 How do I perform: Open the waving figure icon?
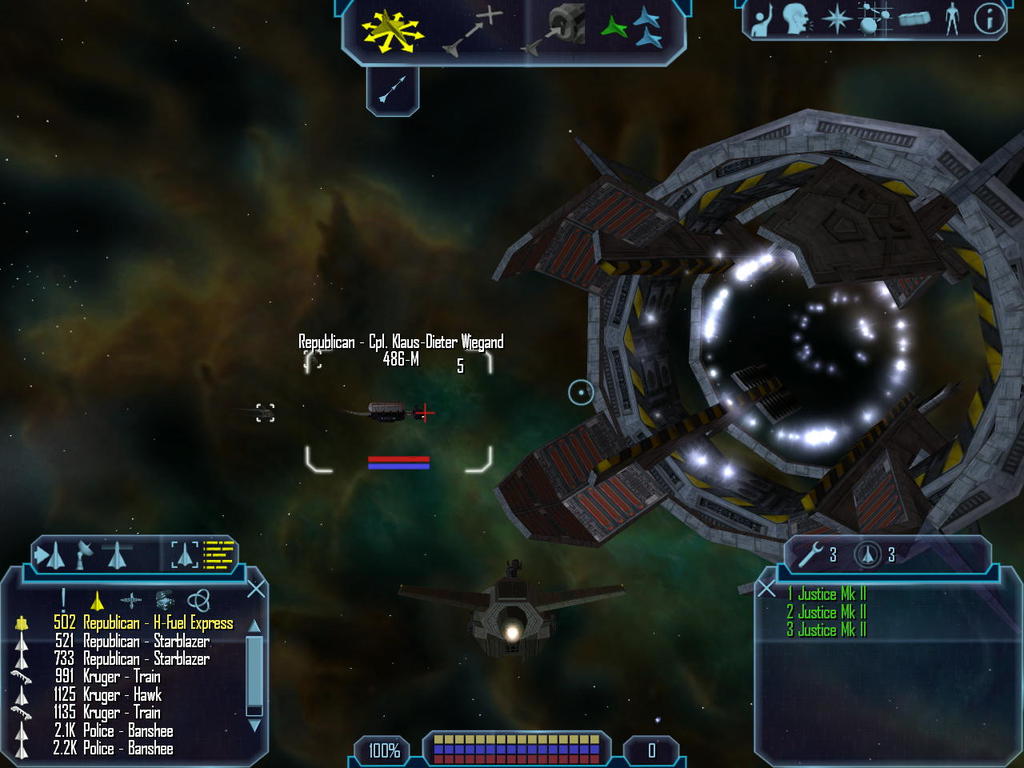pos(762,20)
